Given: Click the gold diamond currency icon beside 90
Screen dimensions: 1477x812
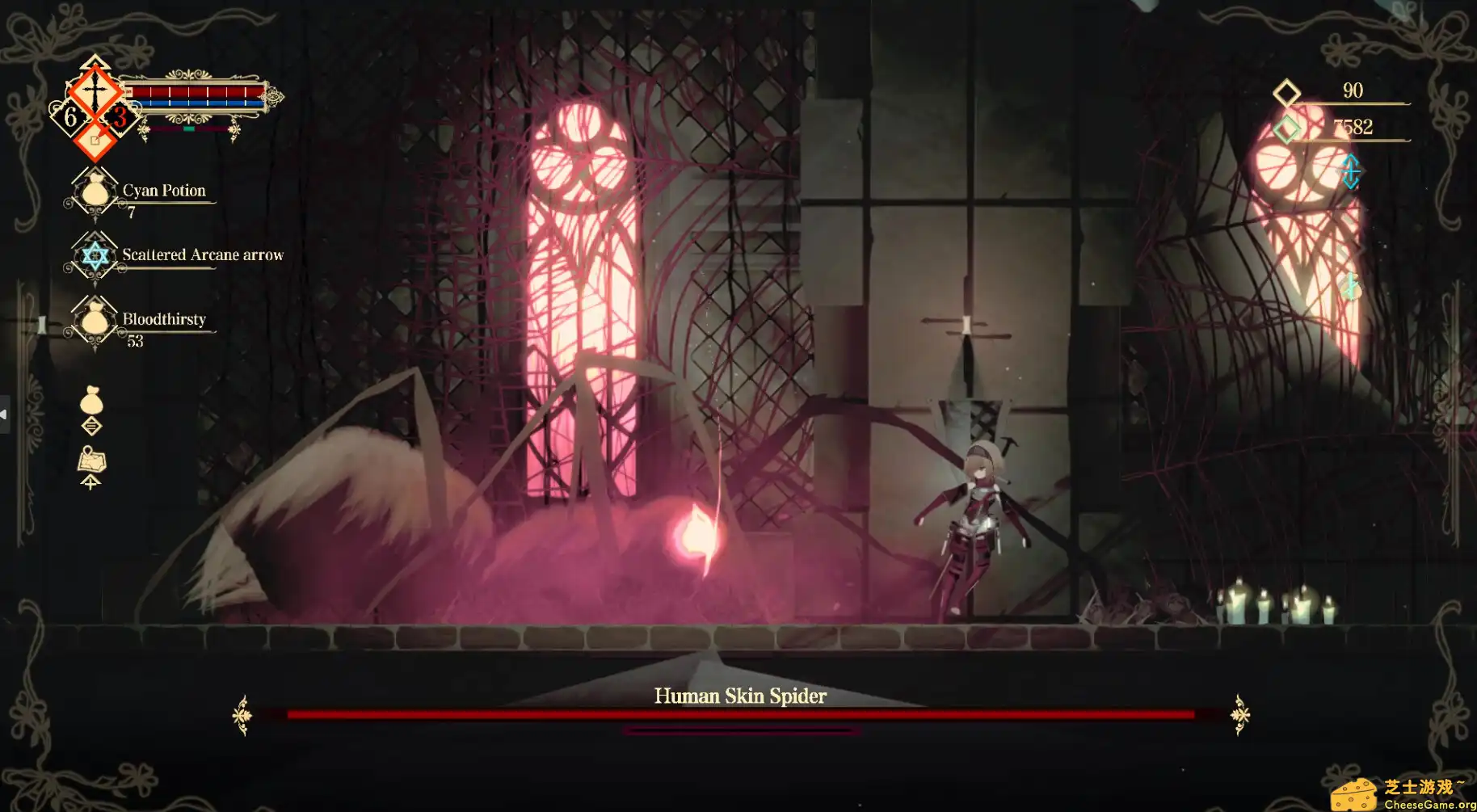Looking at the screenshot, I should pos(1286,91).
